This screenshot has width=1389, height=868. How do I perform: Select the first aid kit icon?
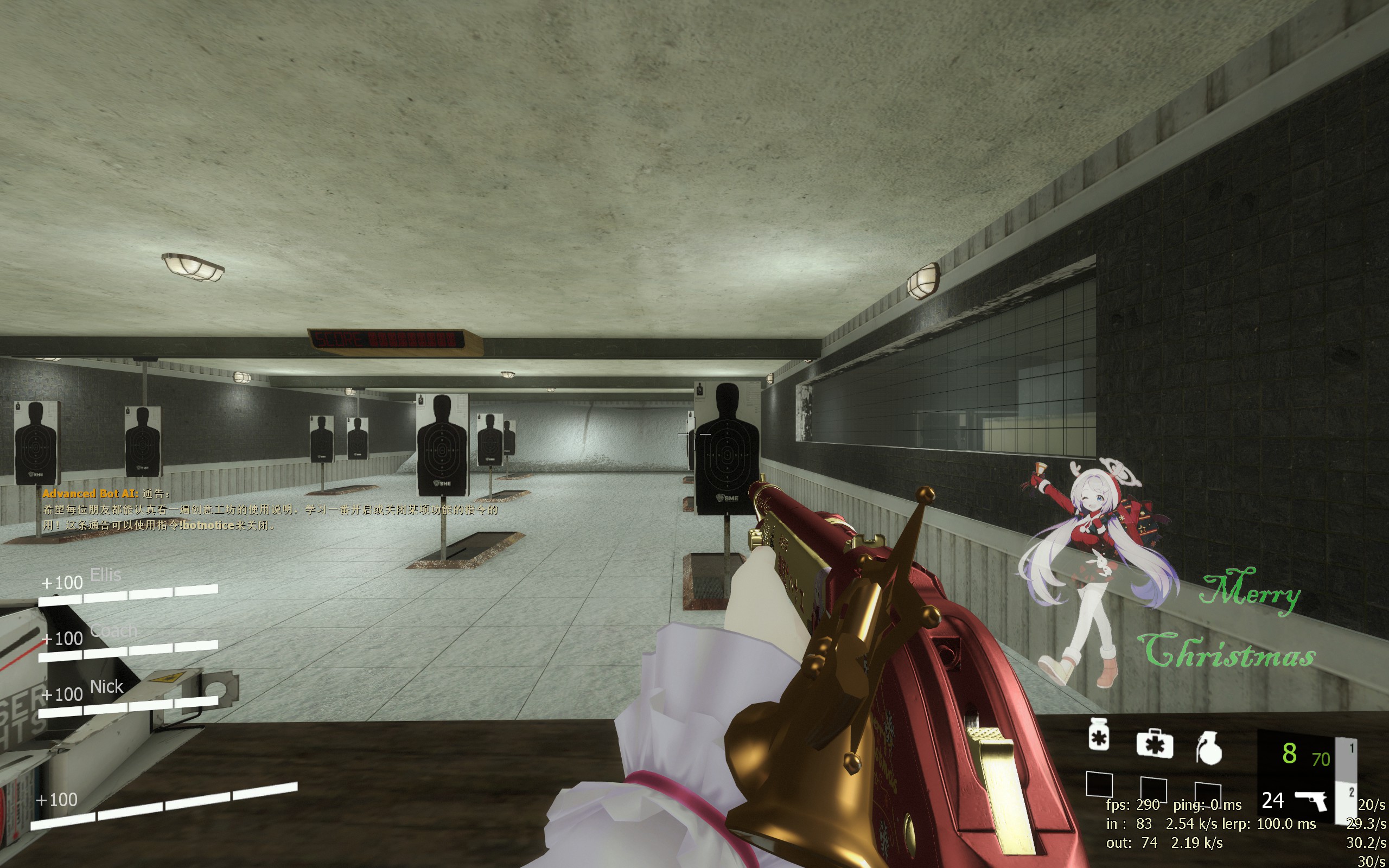tap(1154, 743)
